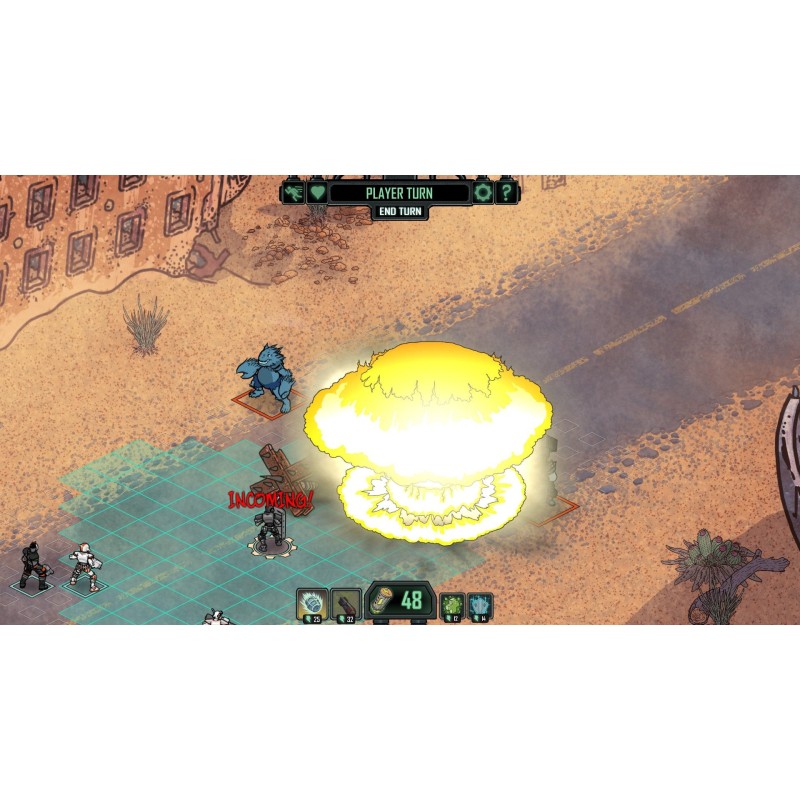Use the glowing grenade ability costing 25

[313, 603]
